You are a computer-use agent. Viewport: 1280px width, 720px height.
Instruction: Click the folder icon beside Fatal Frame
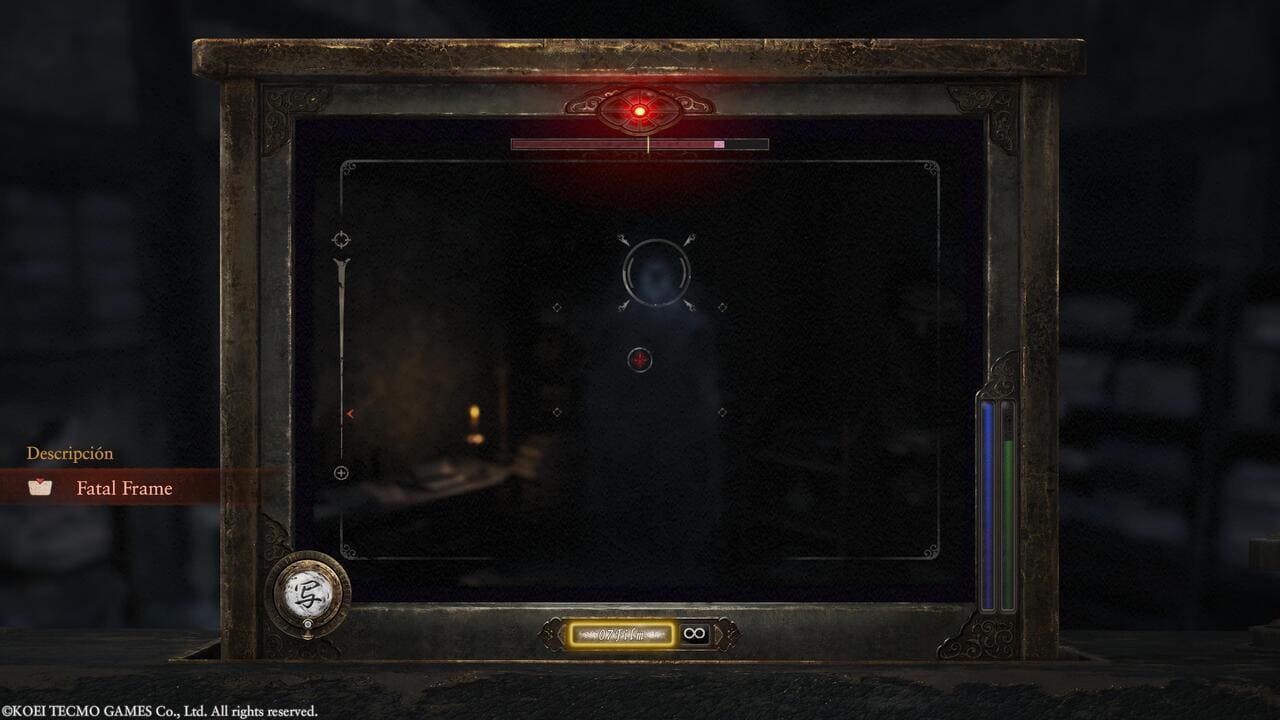click(x=42, y=488)
